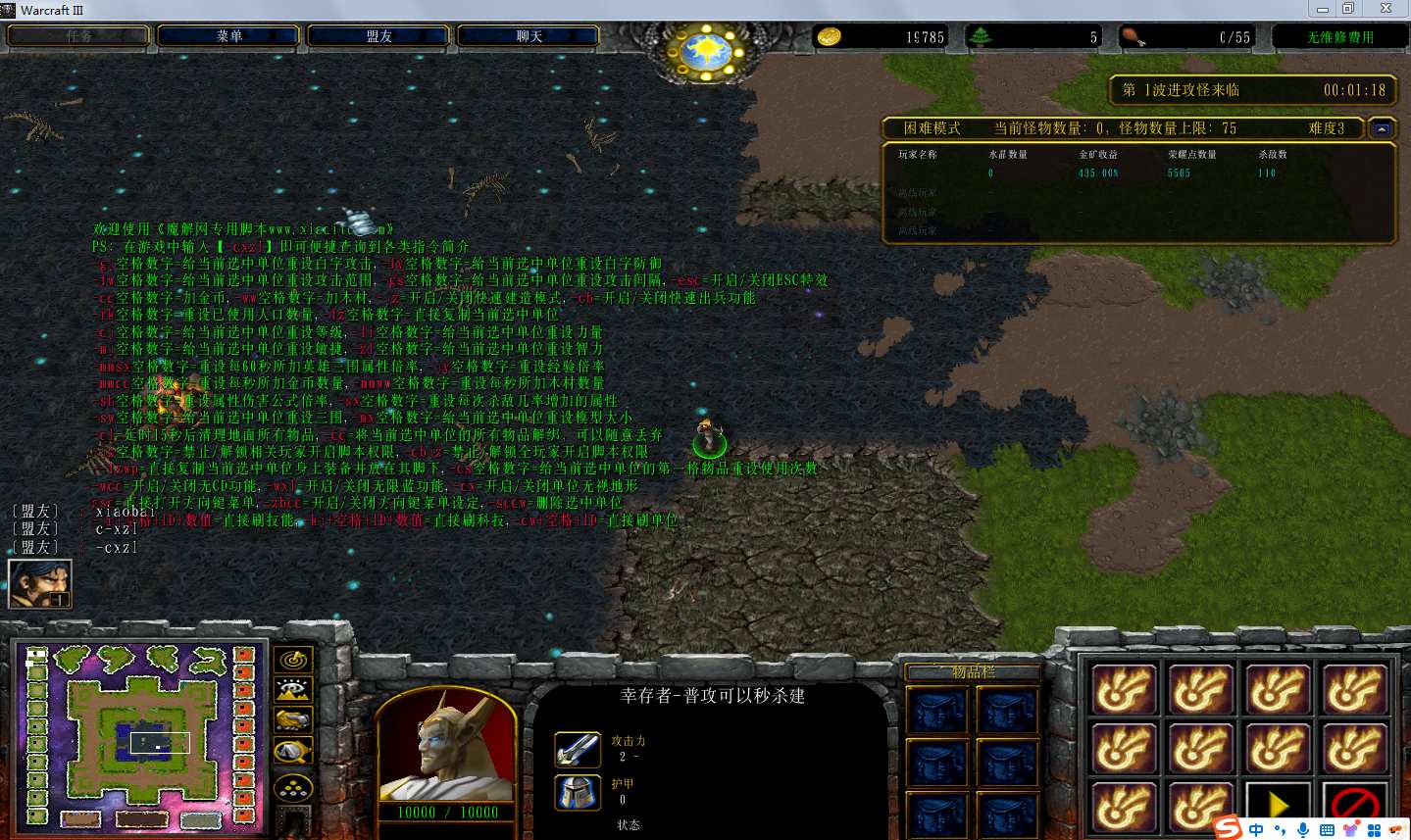The image size is (1411, 840).
Task: Open the 任务 (Quests) button
Action: 79,36
